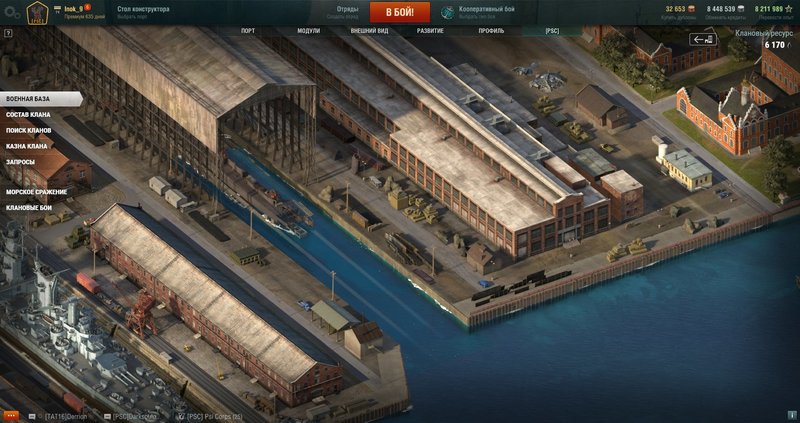Choose Поиск кланов

[x=28, y=131]
